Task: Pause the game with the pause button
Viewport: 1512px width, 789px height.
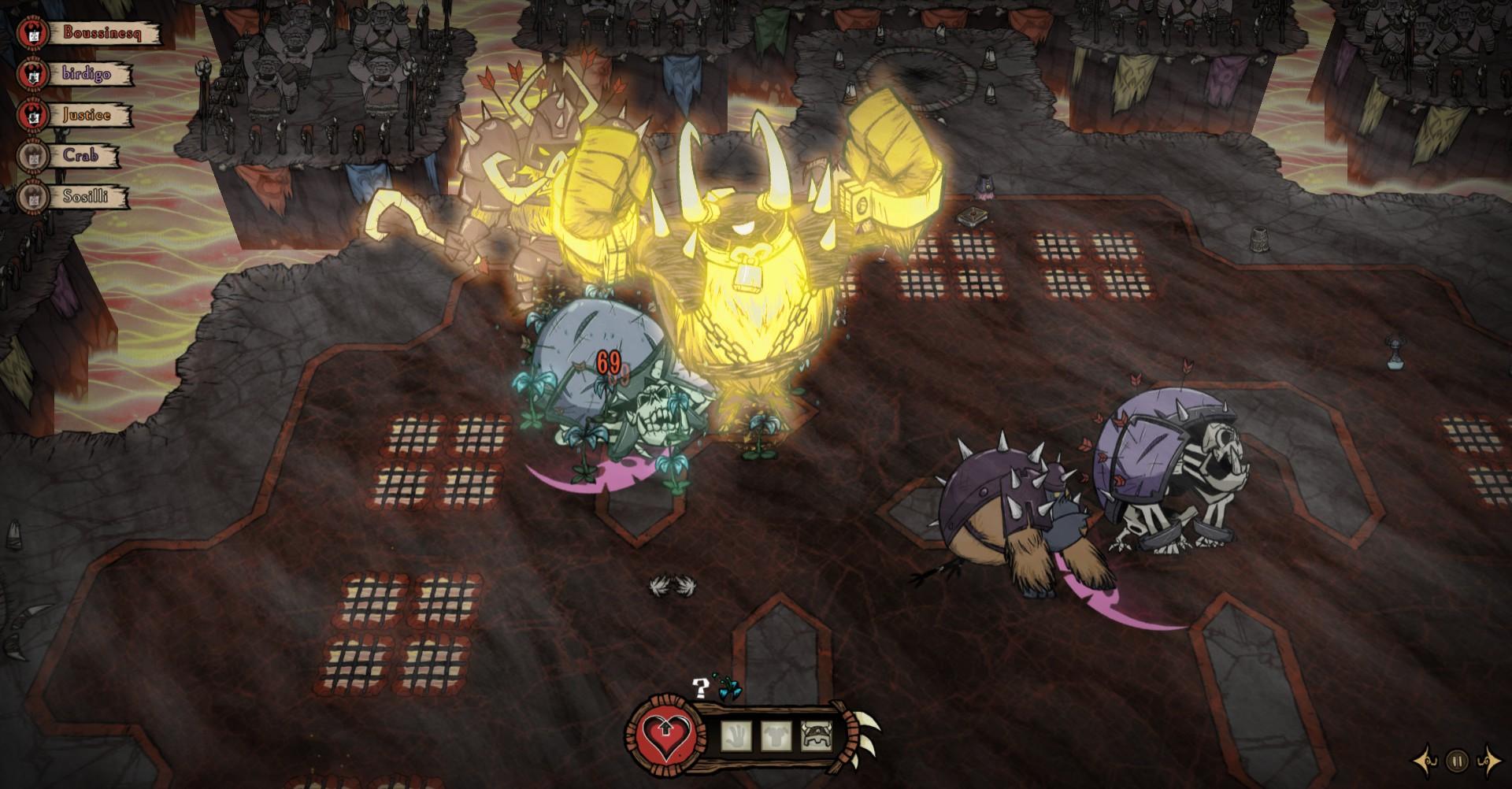Action: pos(1457,761)
